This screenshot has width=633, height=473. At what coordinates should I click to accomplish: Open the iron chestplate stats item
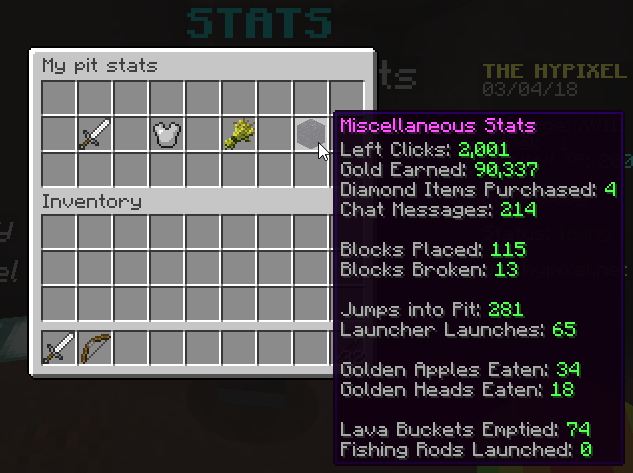(166, 134)
